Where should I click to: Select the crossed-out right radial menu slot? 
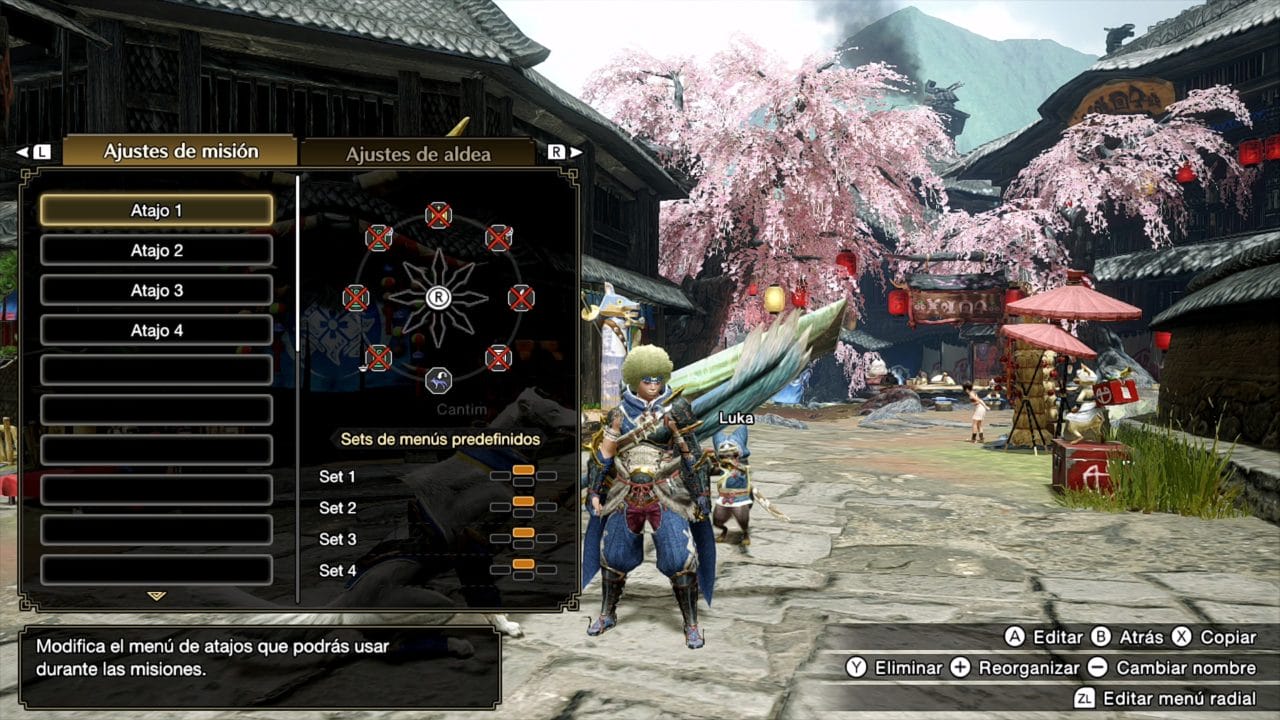523,297
